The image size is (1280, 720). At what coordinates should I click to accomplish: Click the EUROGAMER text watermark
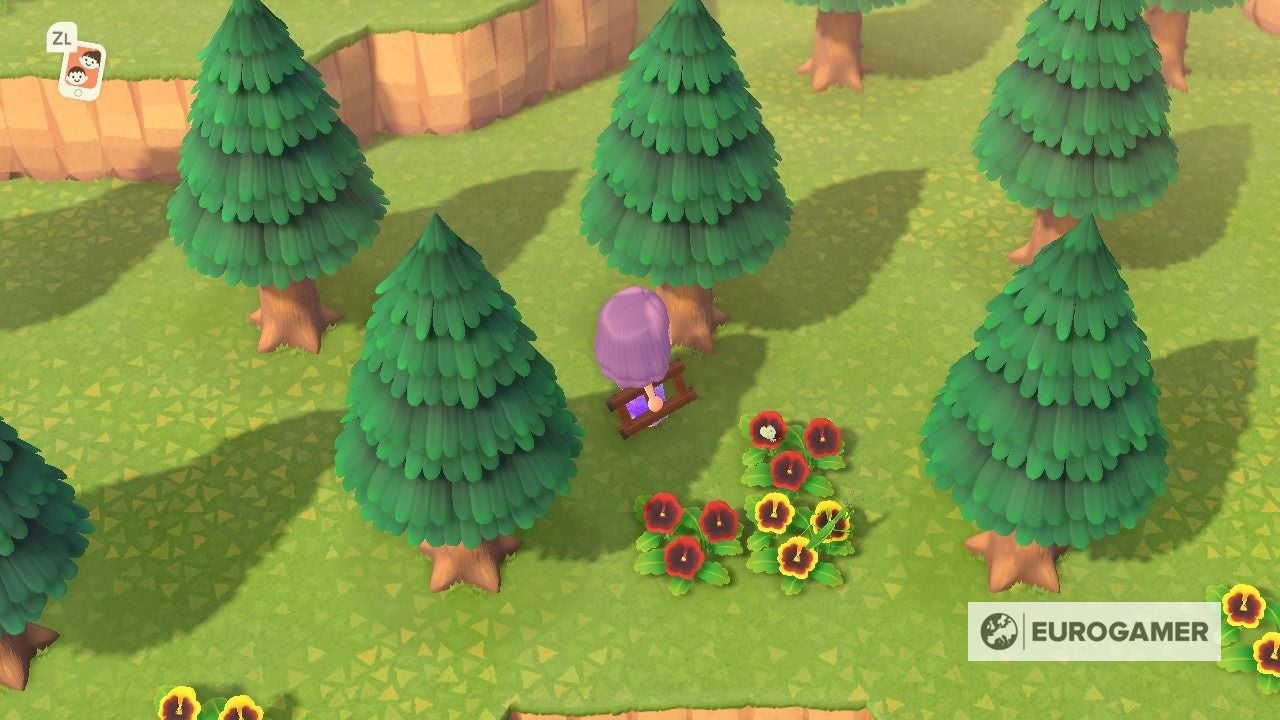click(x=1120, y=631)
